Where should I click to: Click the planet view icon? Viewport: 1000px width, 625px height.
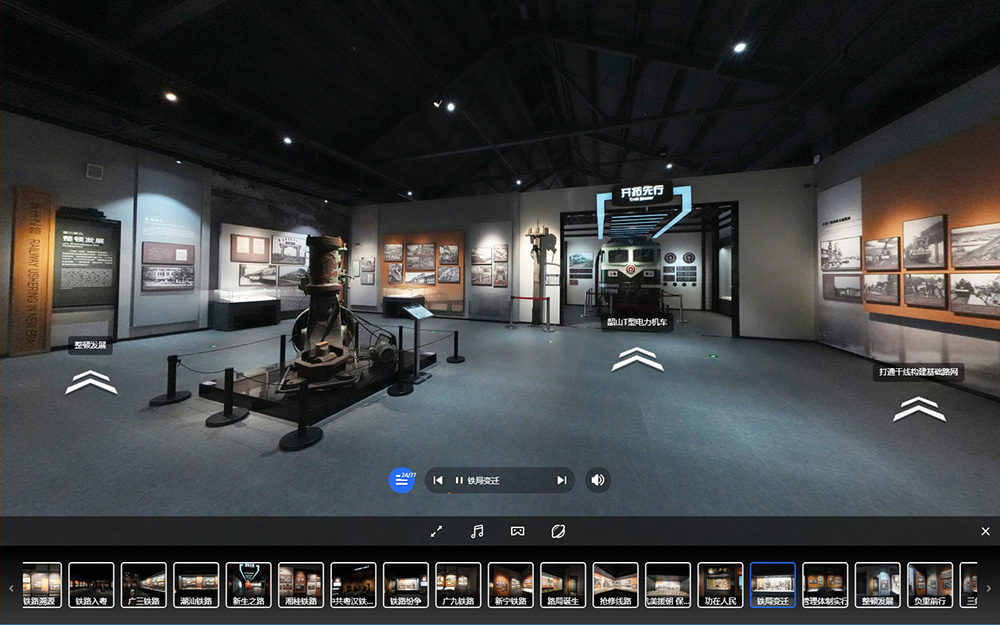558,531
